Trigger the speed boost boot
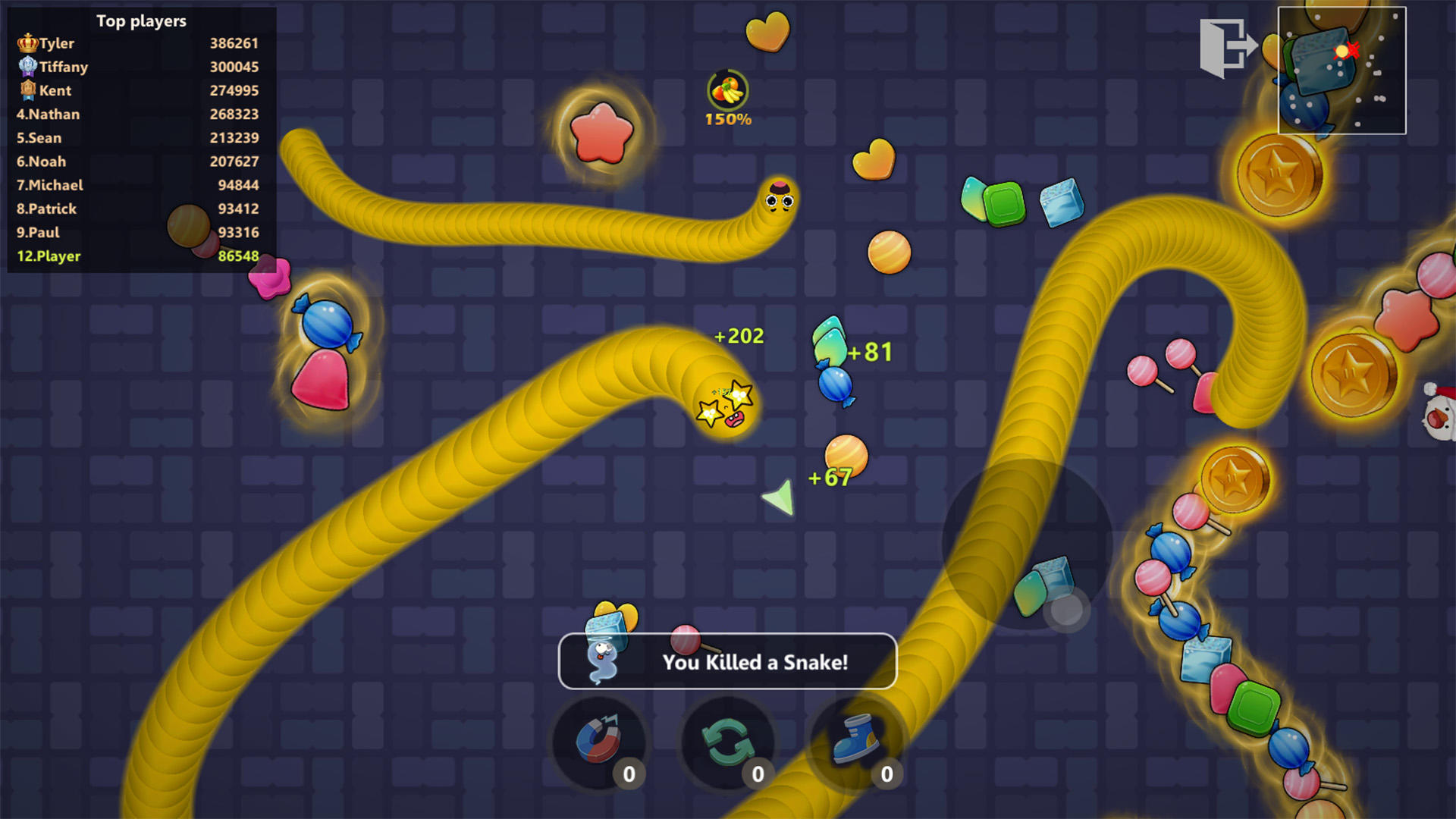 pyautogui.click(x=855, y=742)
